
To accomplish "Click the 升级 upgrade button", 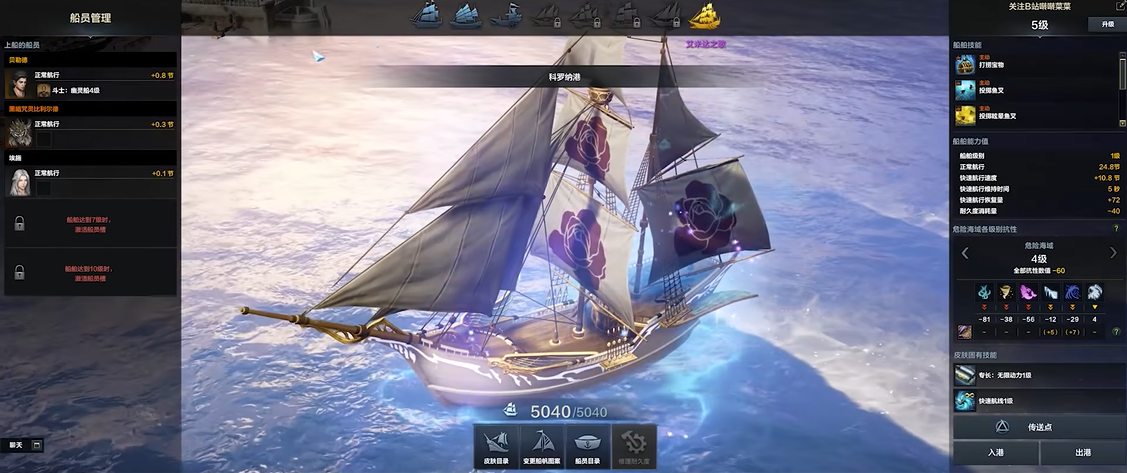I will tap(1107, 24).
